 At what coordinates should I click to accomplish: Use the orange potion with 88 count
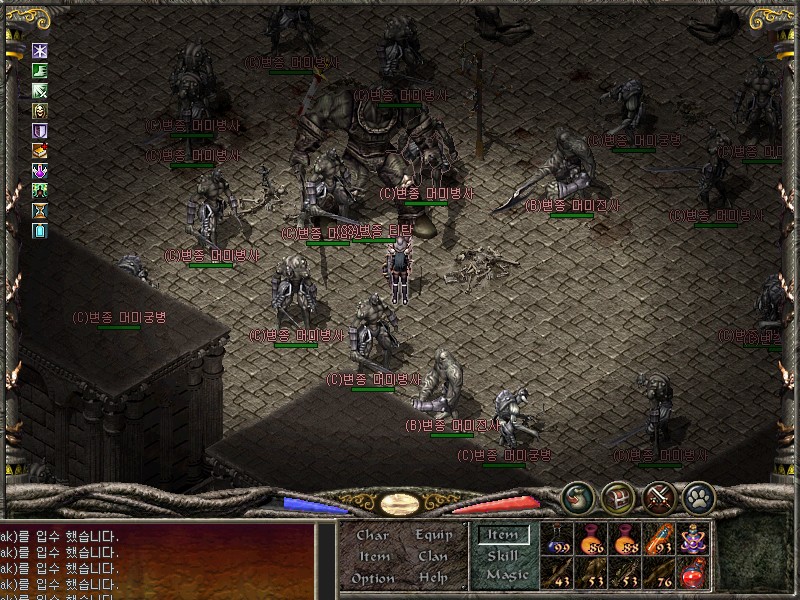625,539
